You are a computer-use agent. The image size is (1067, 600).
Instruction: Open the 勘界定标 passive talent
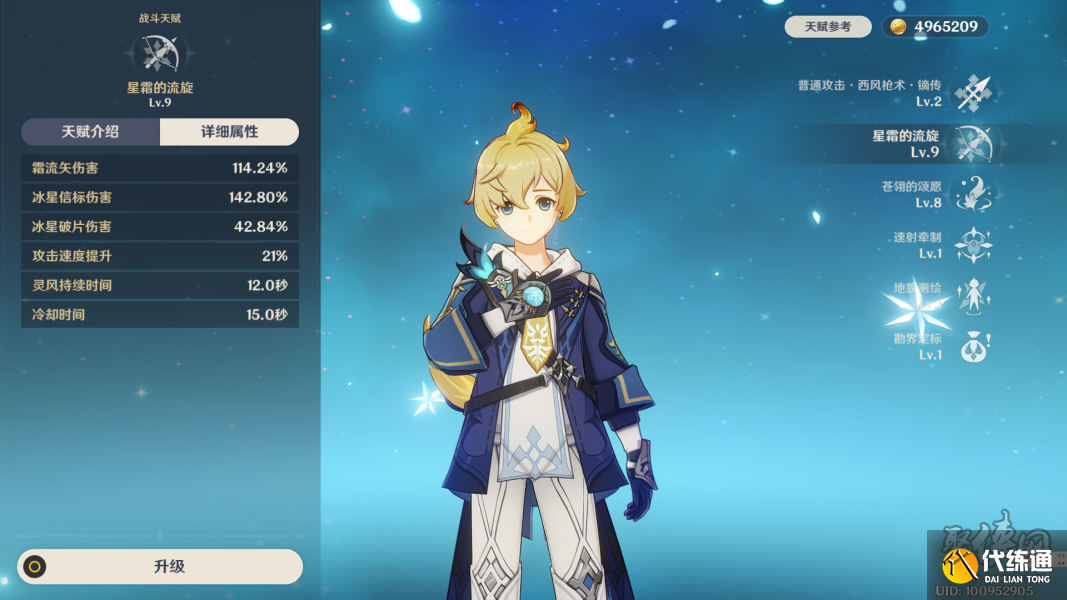(972, 346)
